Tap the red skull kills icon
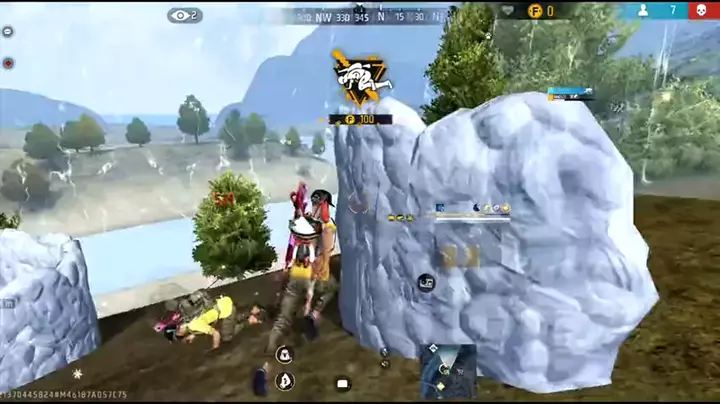The height and width of the screenshot is (404, 720). point(704,10)
